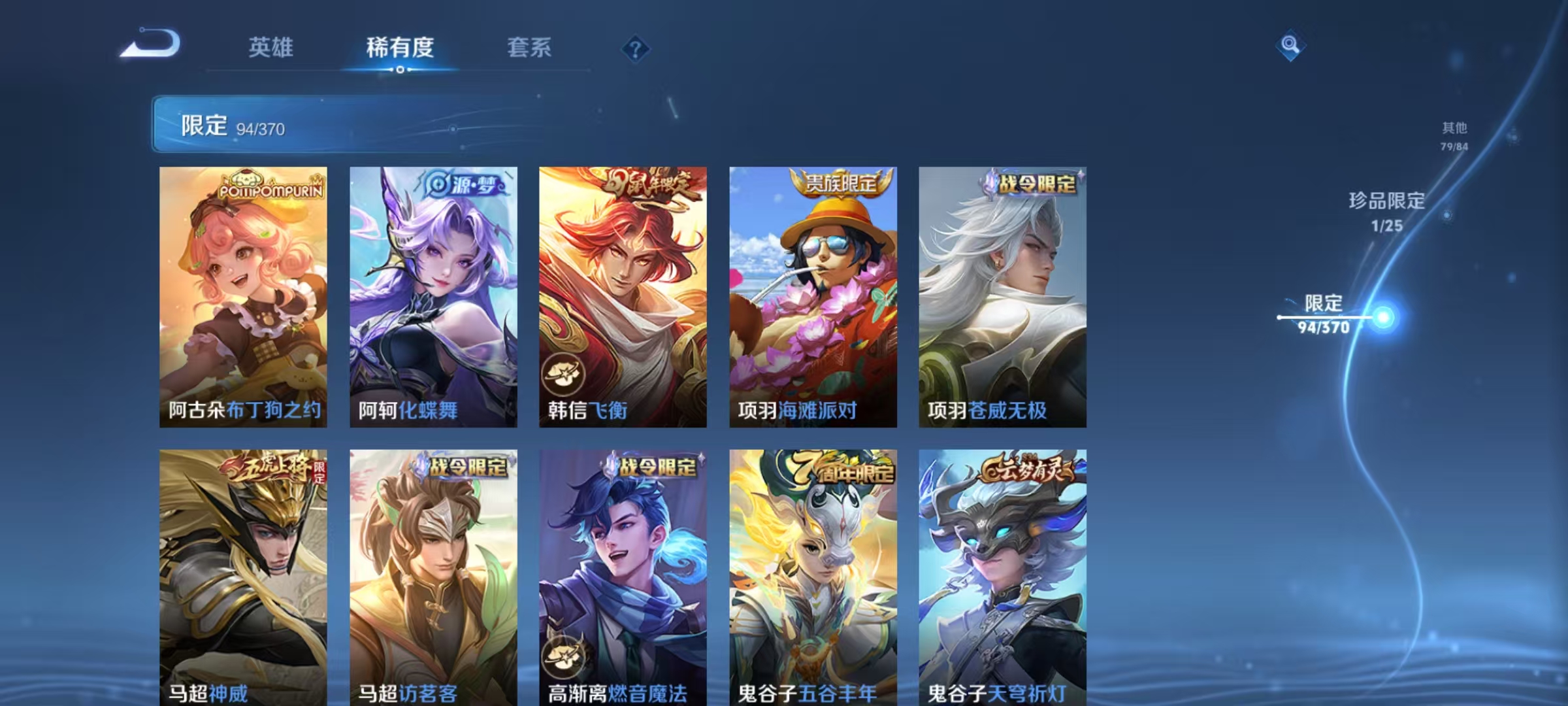
Task: Switch to the 套系 tab
Action: pos(529,48)
